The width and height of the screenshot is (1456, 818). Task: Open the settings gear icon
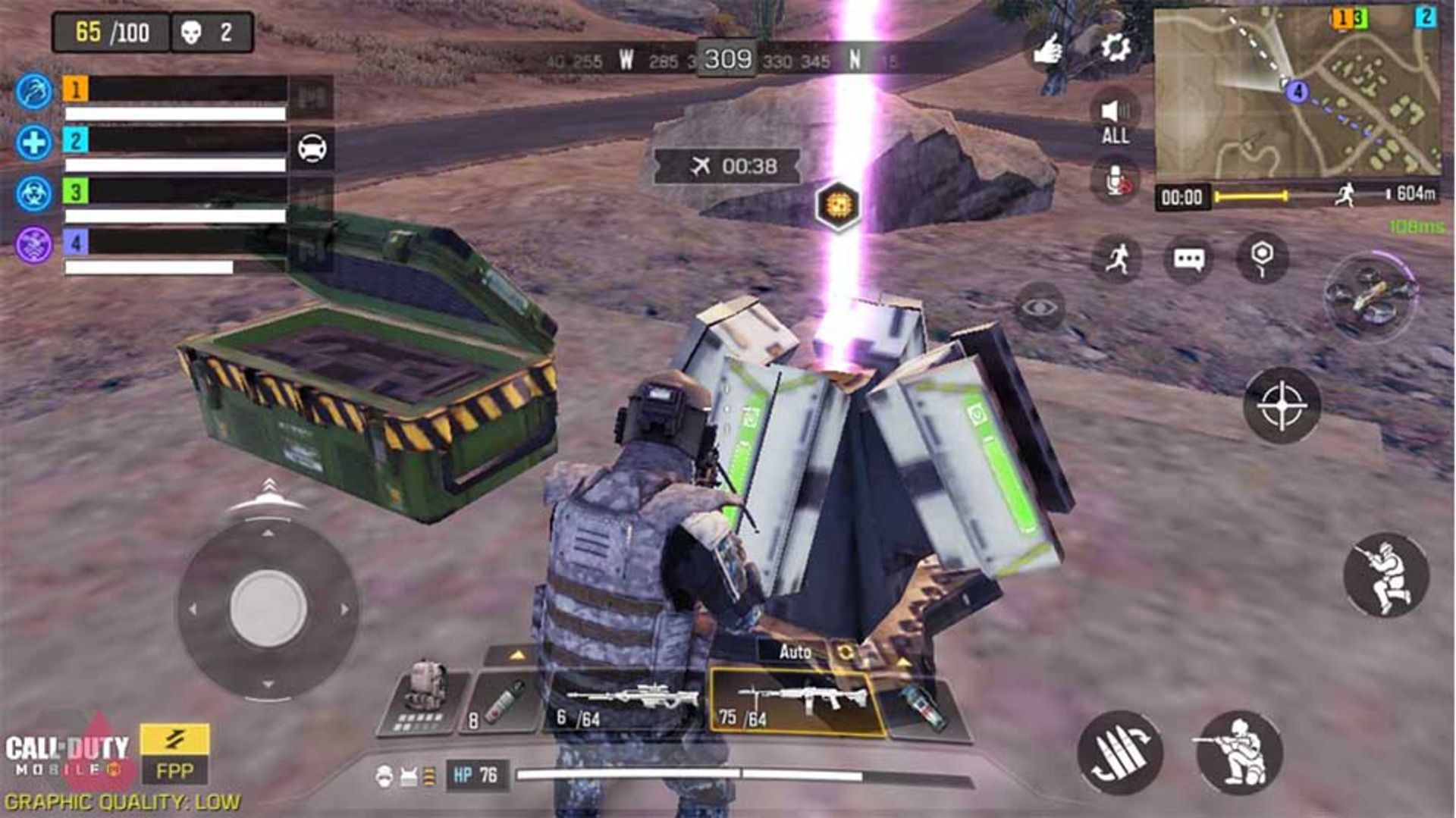coord(1116,49)
